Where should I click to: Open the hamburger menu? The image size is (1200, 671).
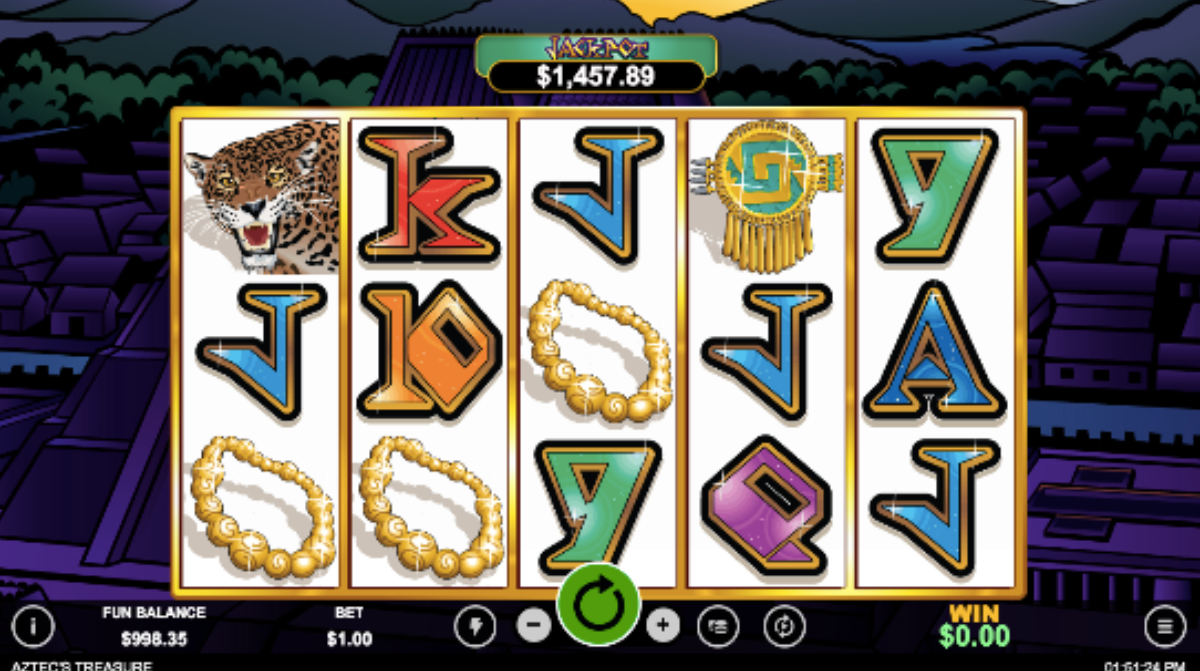1164,627
